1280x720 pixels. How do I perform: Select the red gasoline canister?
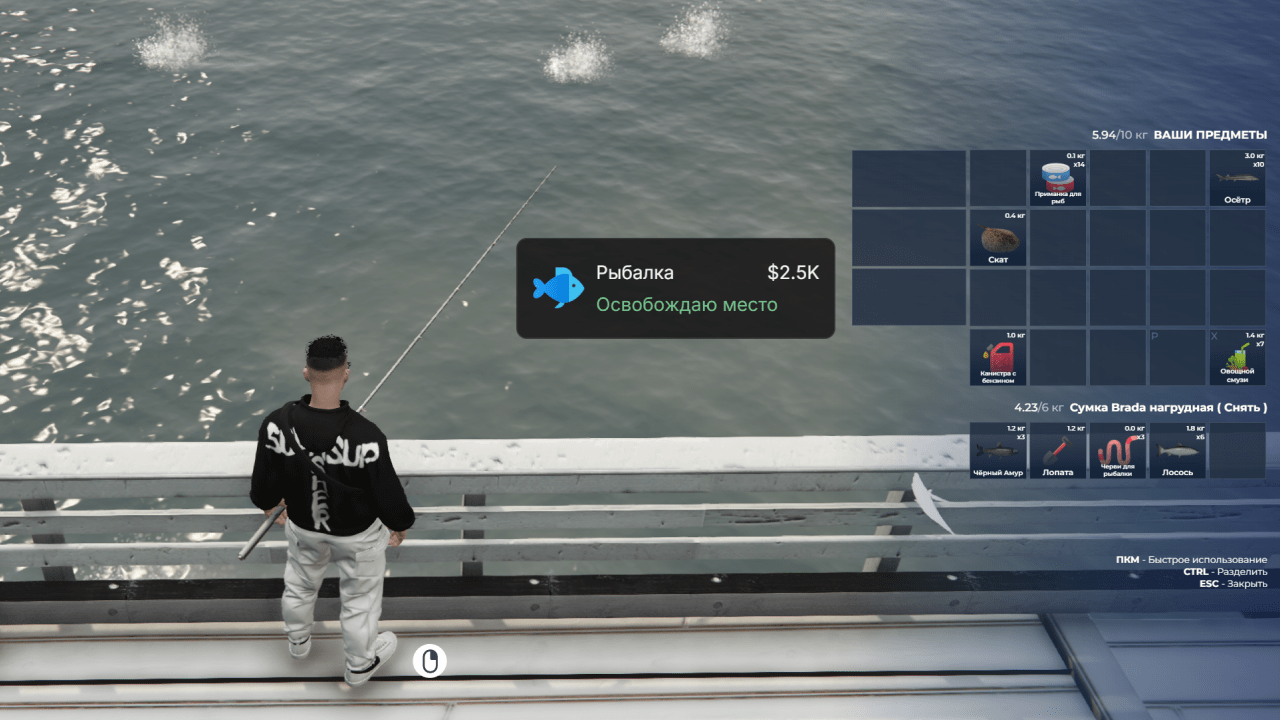pos(998,358)
